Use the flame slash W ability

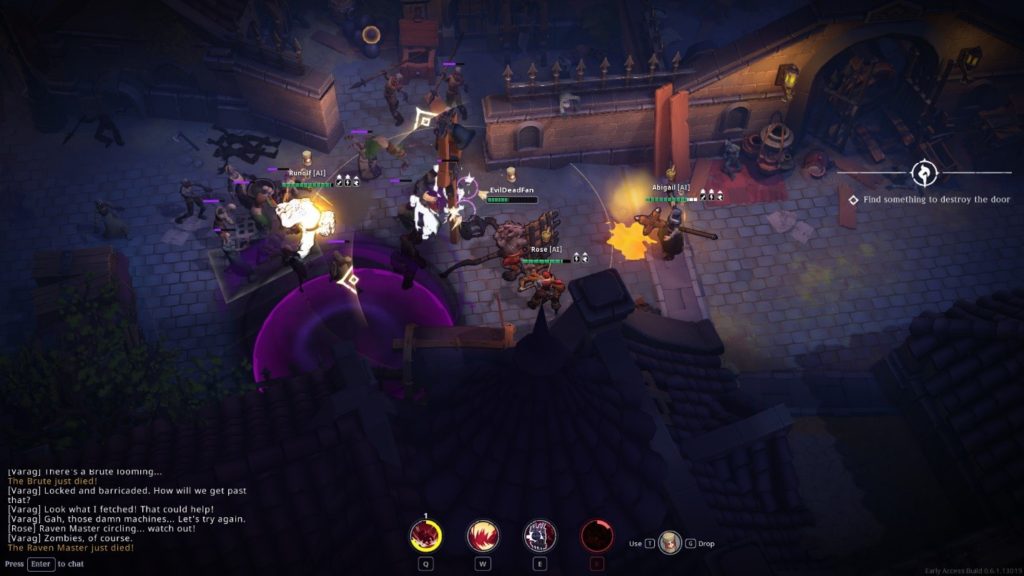[483, 536]
